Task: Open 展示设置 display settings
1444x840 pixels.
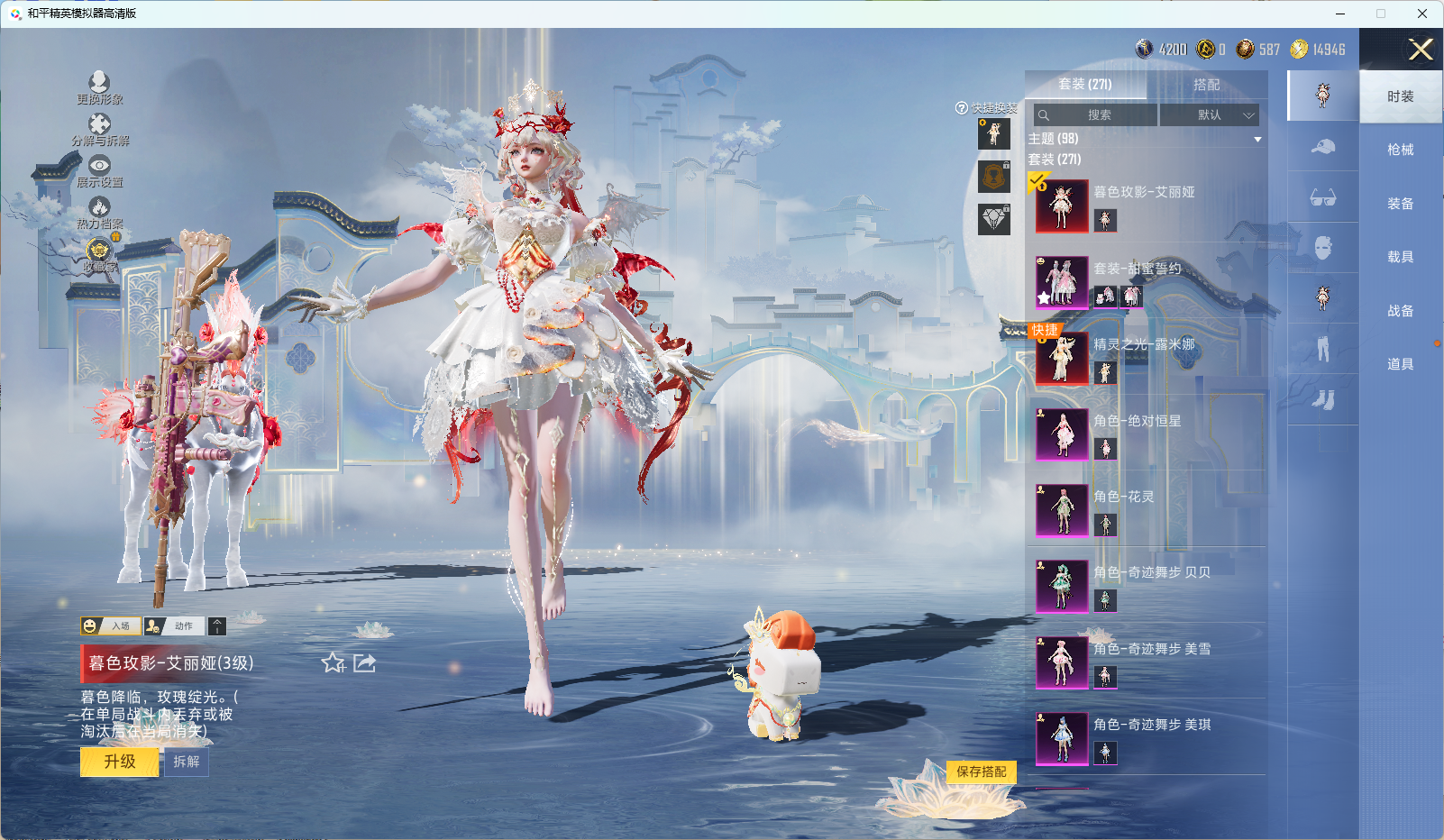Action: [x=99, y=171]
